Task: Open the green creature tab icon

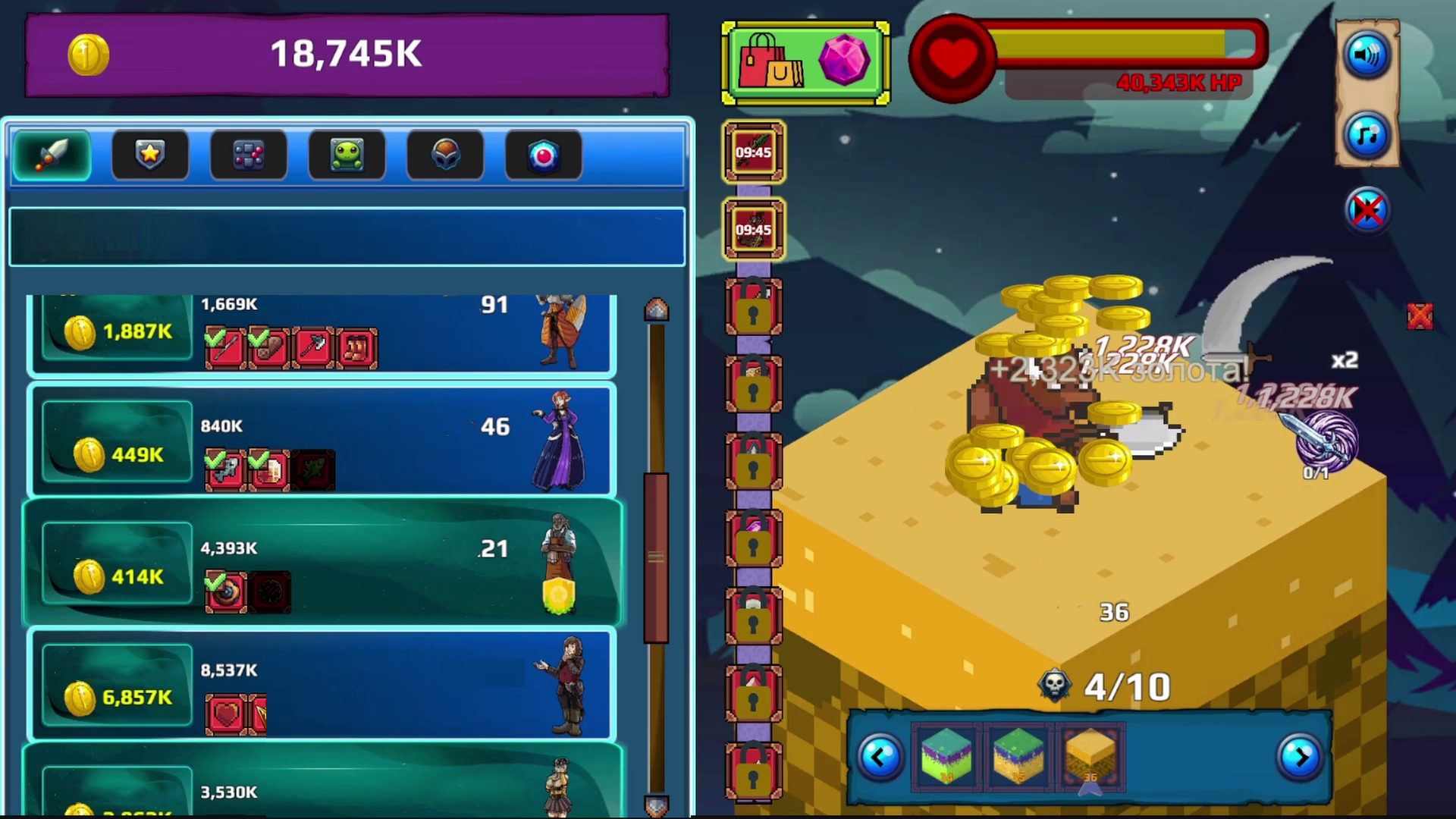Action: click(347, 155)
